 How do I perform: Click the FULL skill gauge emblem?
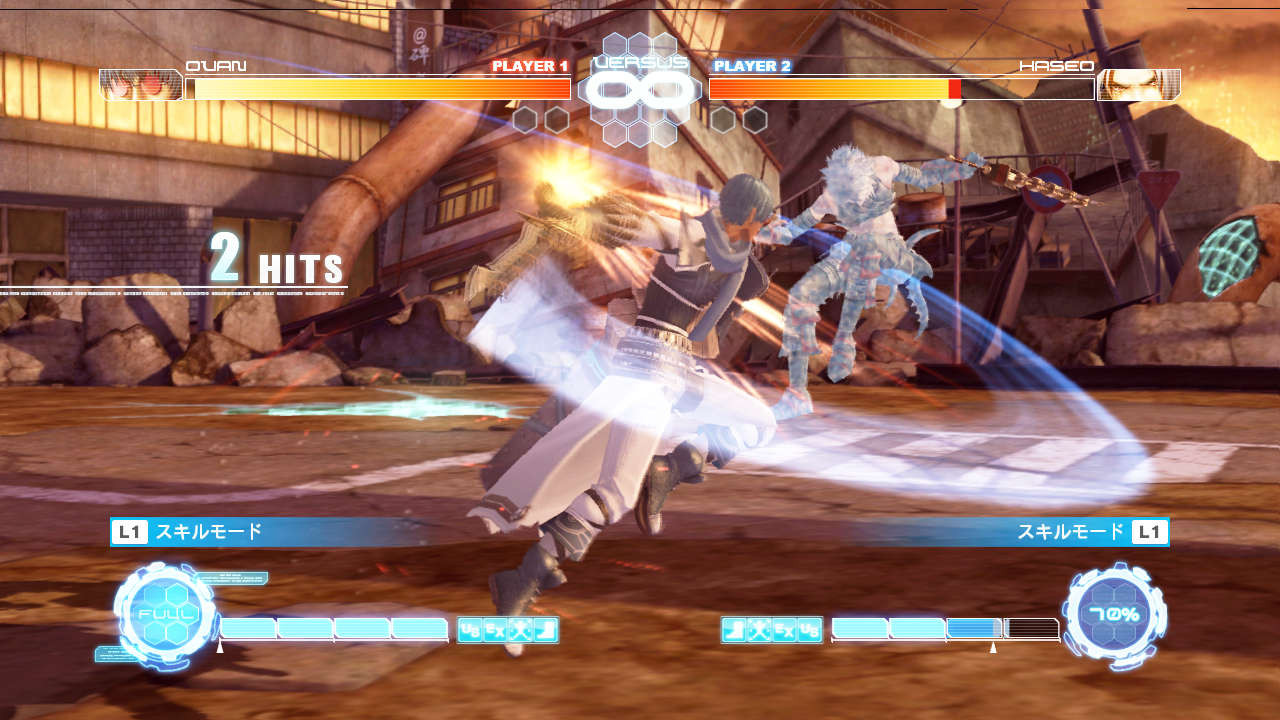166,613
